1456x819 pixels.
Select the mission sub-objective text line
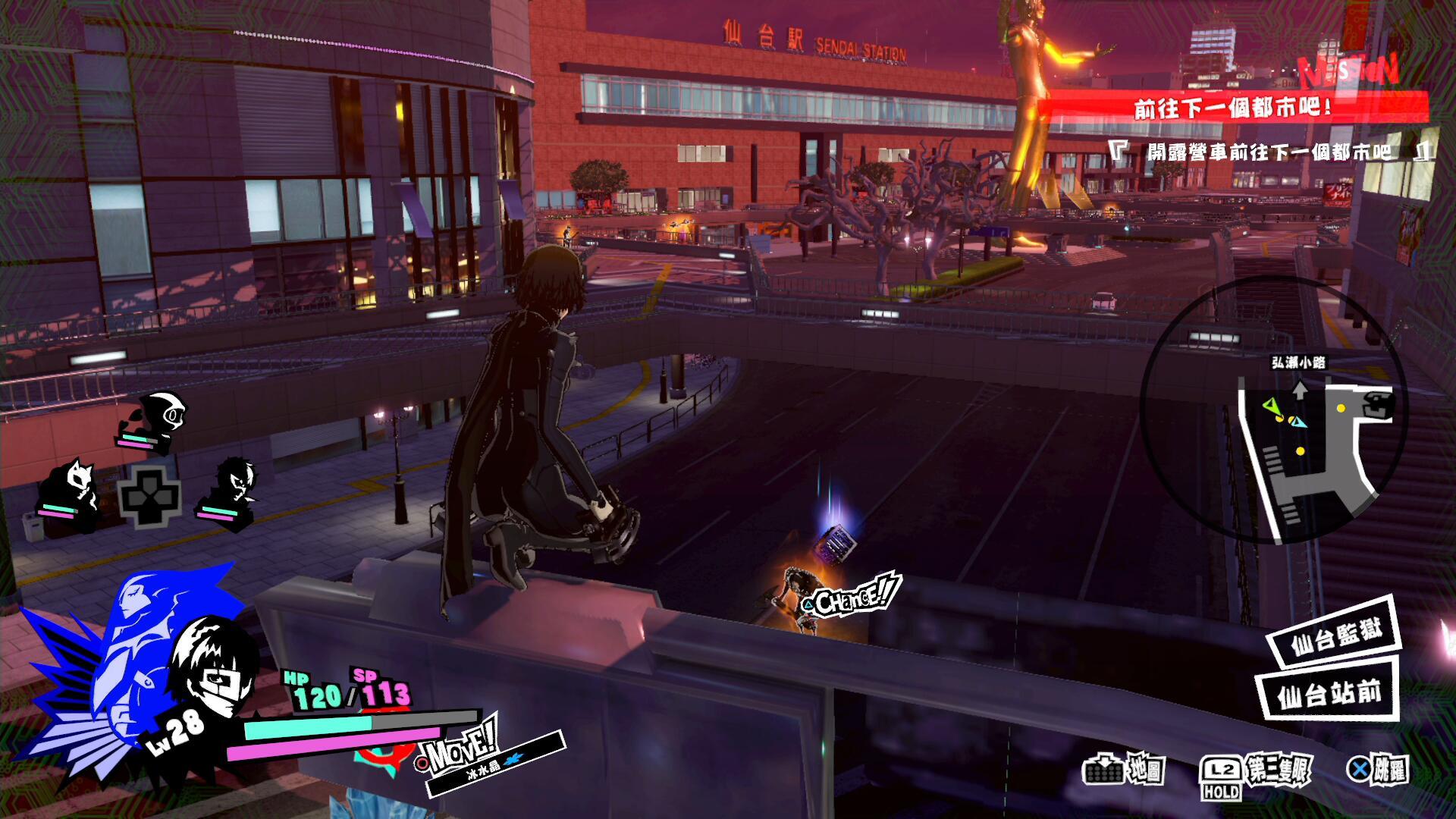tap(1270, 152)
